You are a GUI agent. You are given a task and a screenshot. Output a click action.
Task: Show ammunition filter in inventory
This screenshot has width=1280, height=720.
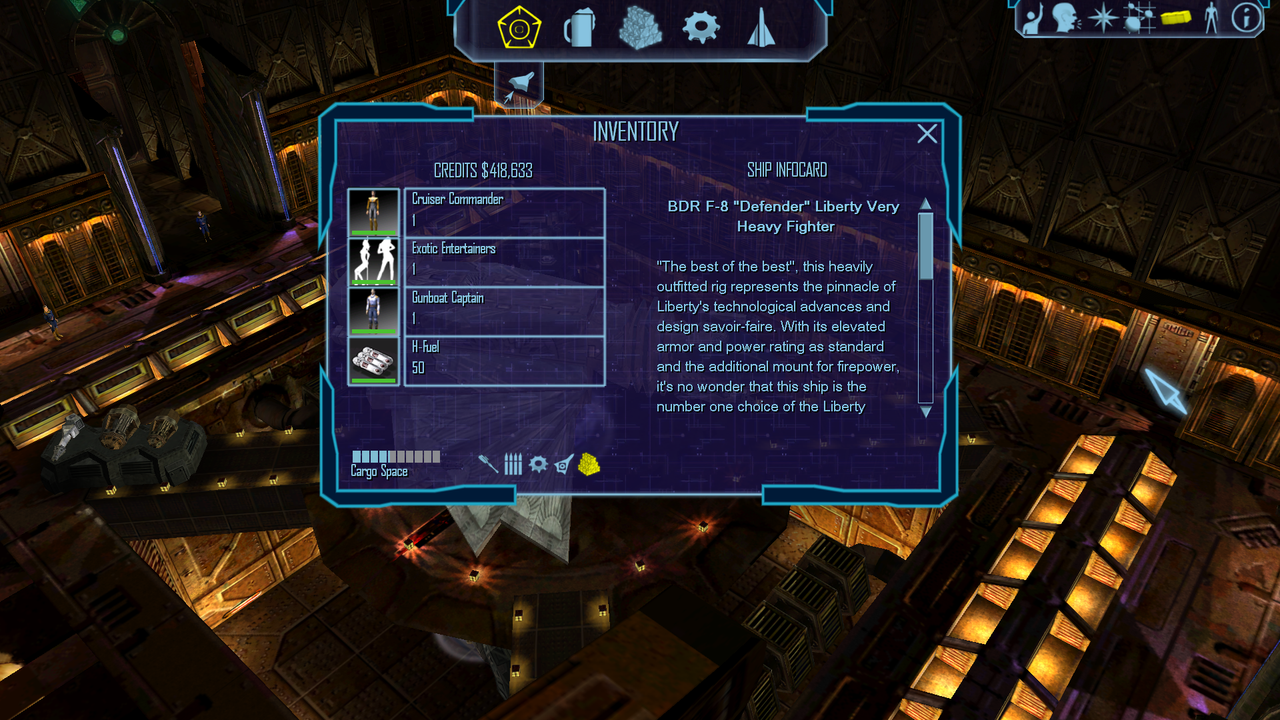click(513, 464)
